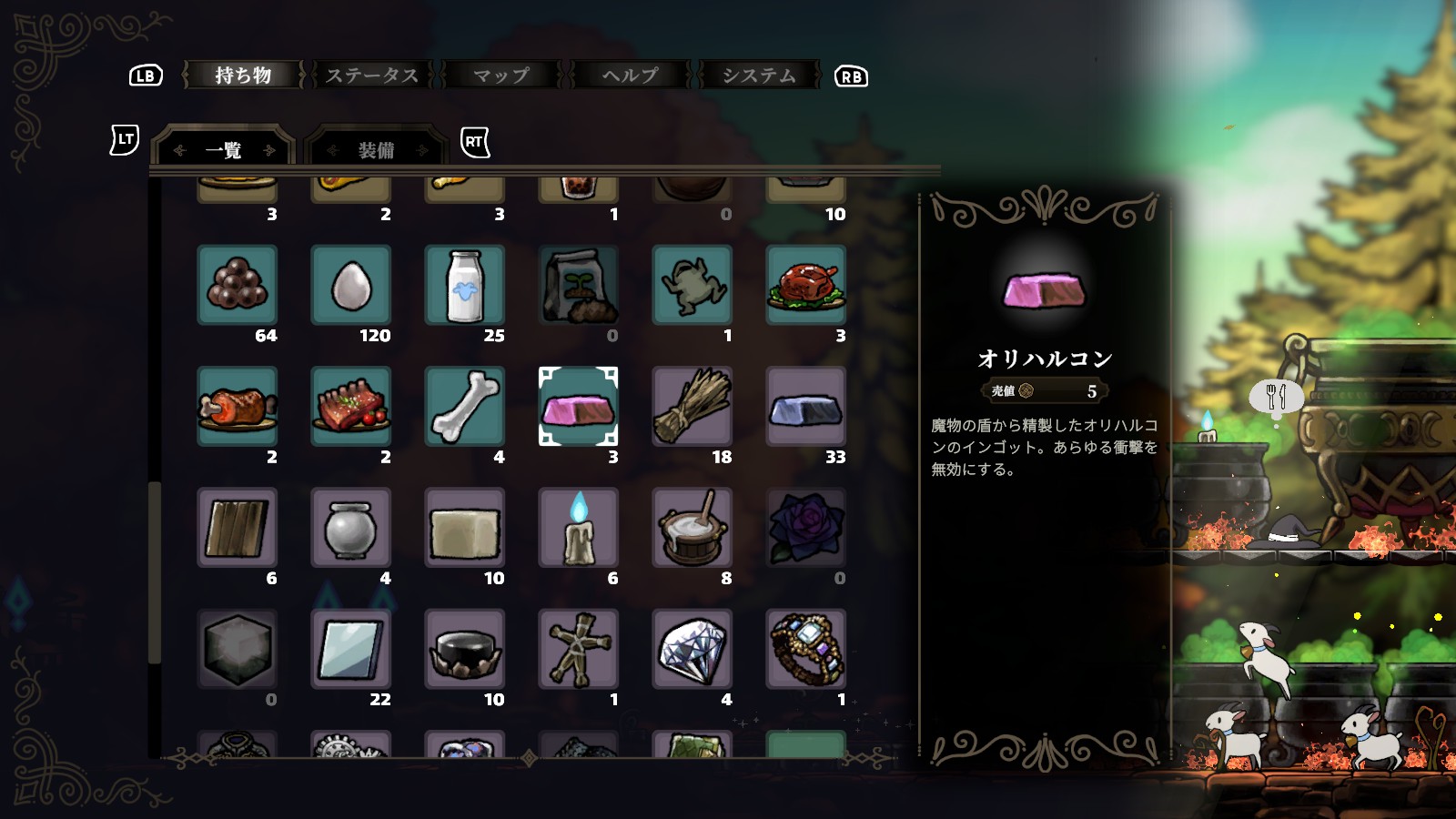Screen dimensions: 1456x819
Task: Select the diamond gem slot
Action: (692, 649)
